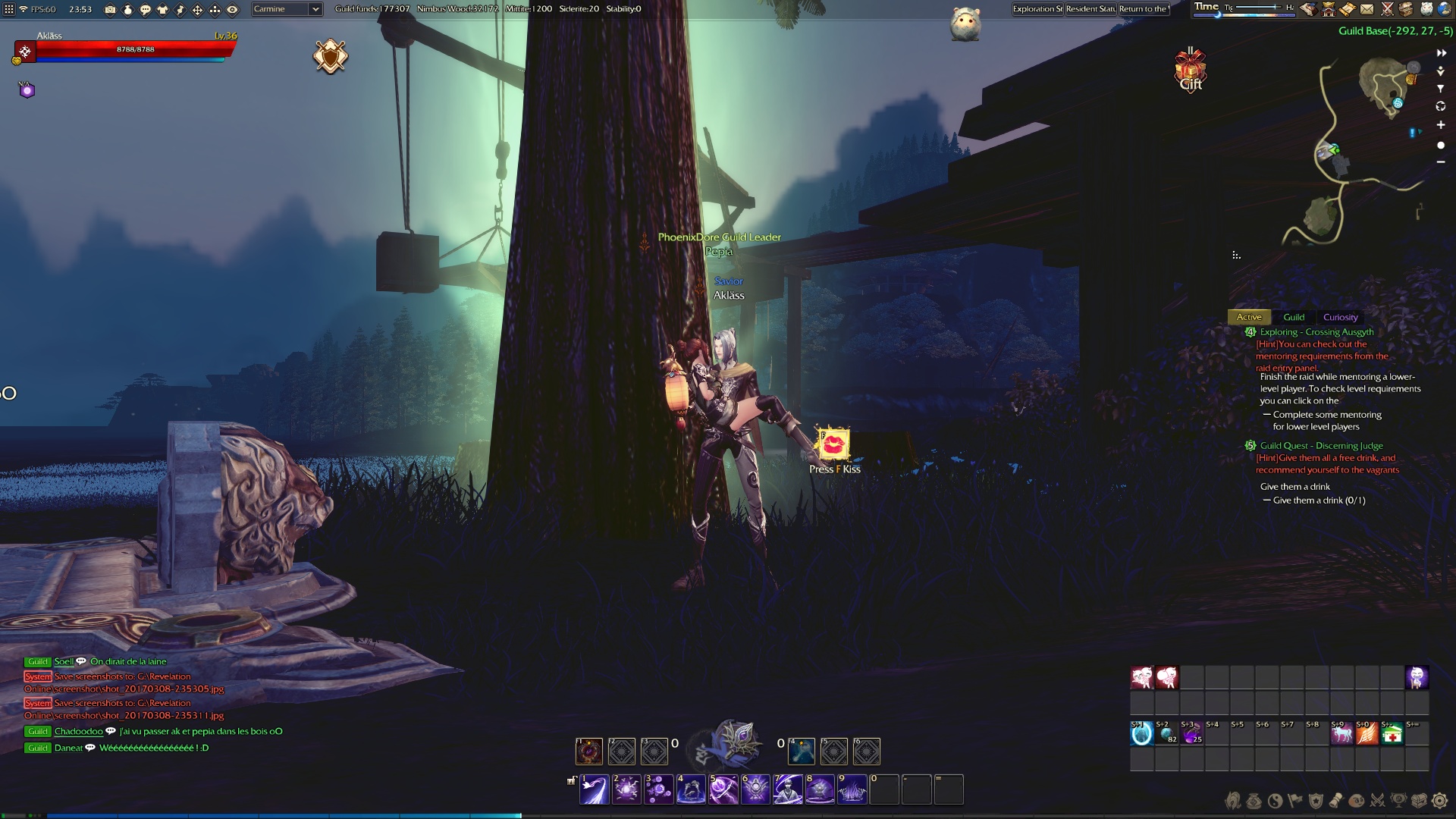Open the Gift box reward icon
Viewport: 1456px width, 819px height.
tap(1191, 70)
